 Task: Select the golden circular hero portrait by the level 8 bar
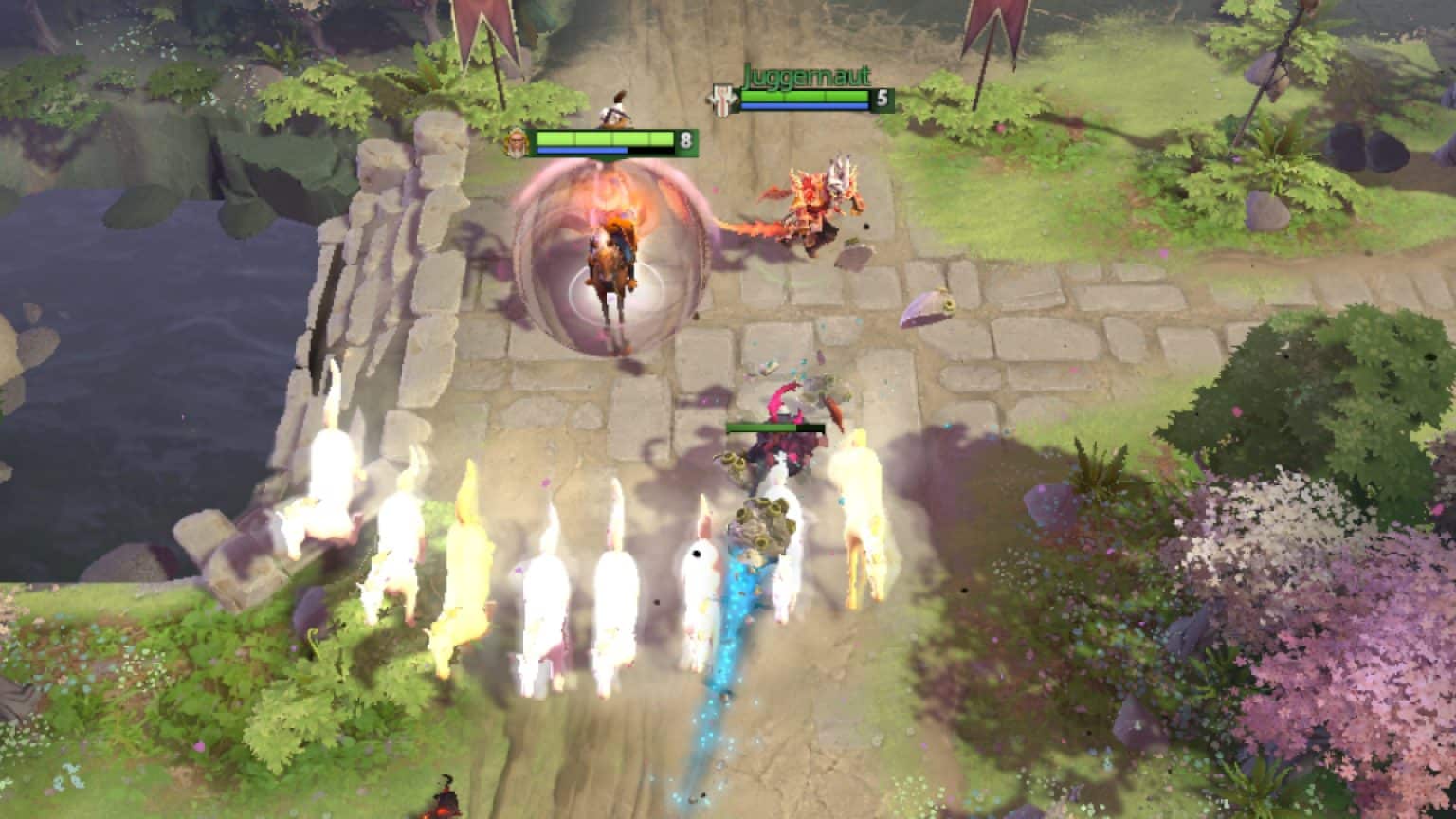coord(519,142)
